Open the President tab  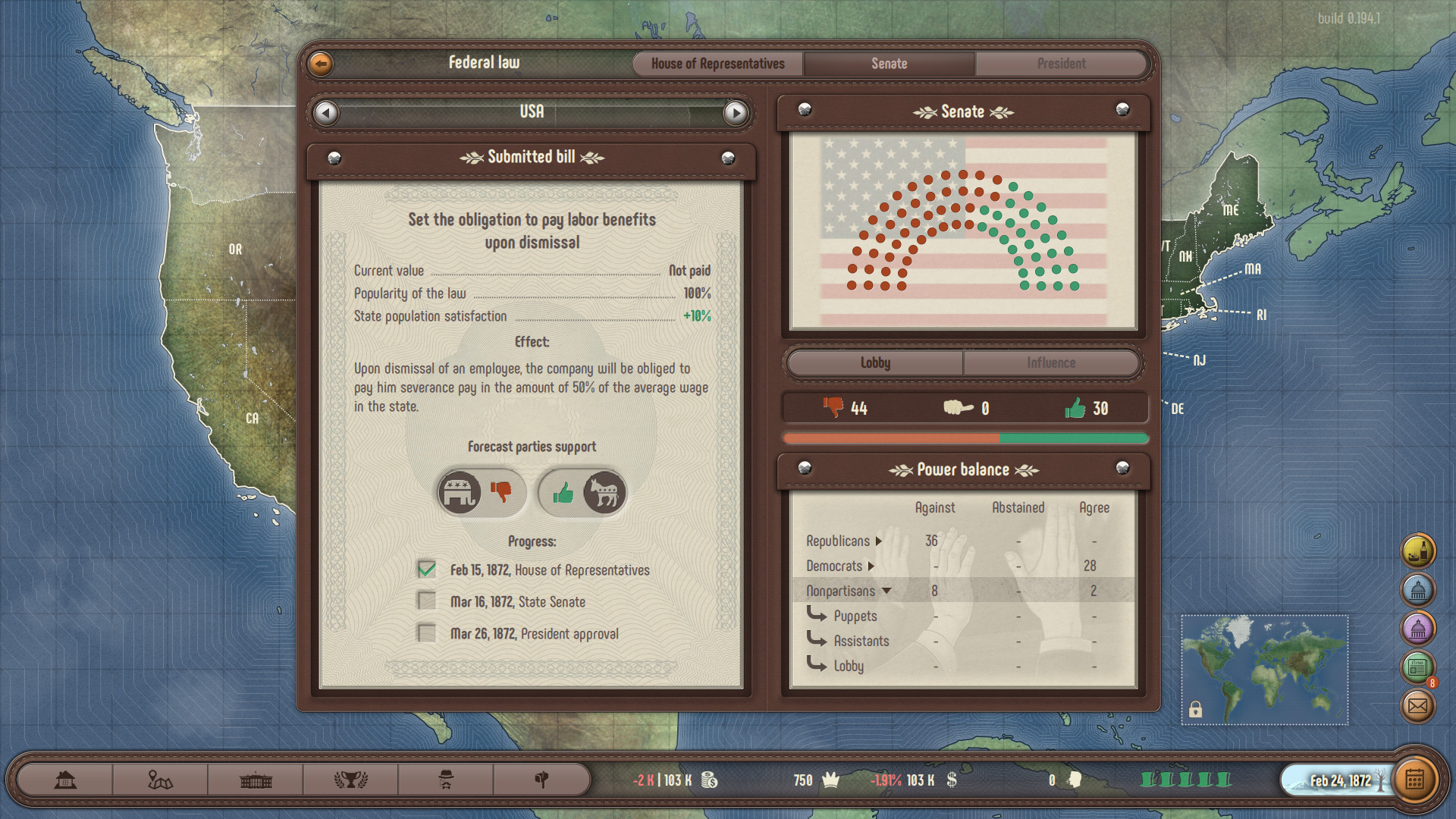[x=1061, y=64]
